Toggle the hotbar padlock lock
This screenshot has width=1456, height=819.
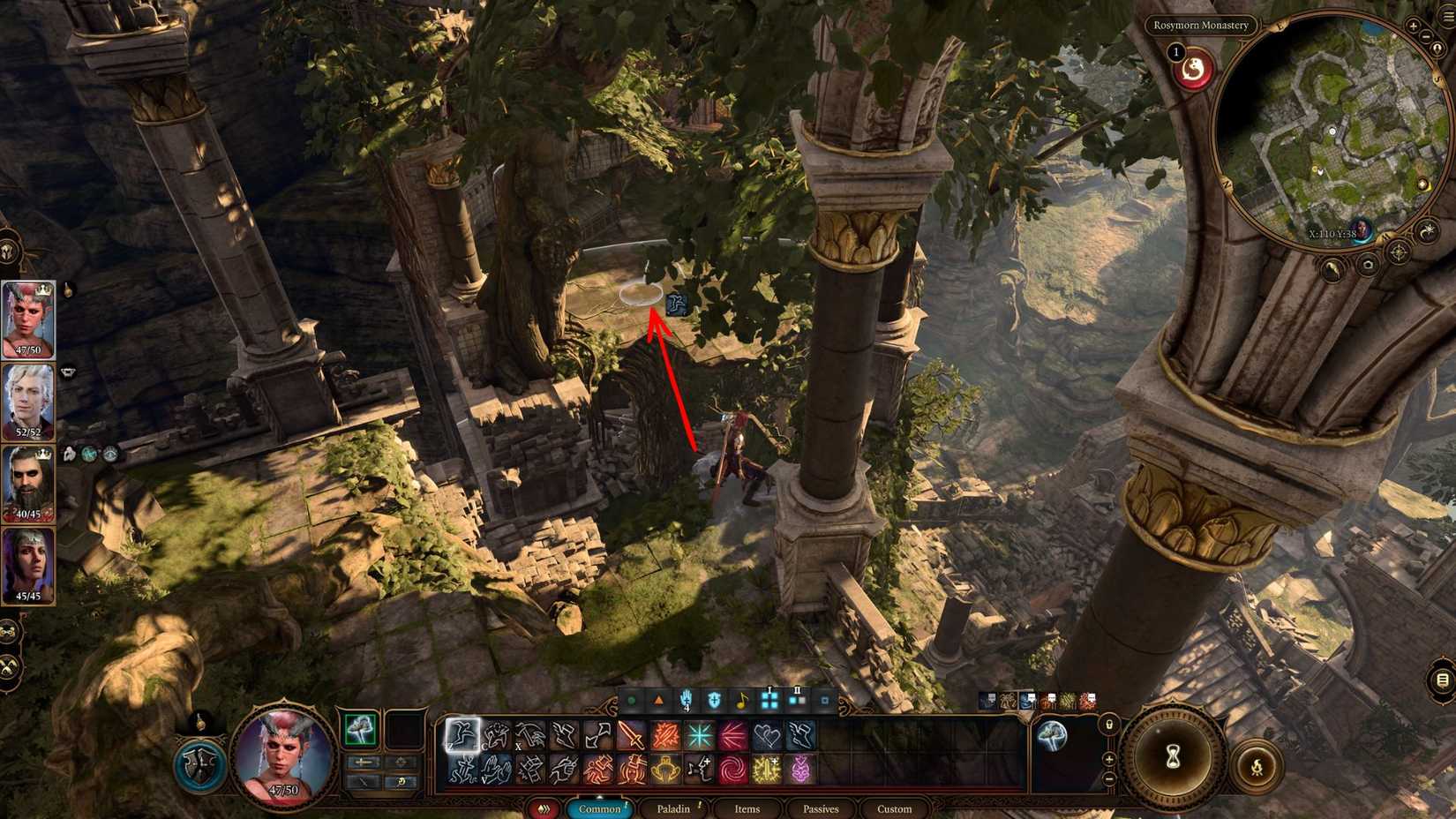(x=1109, y=725)
